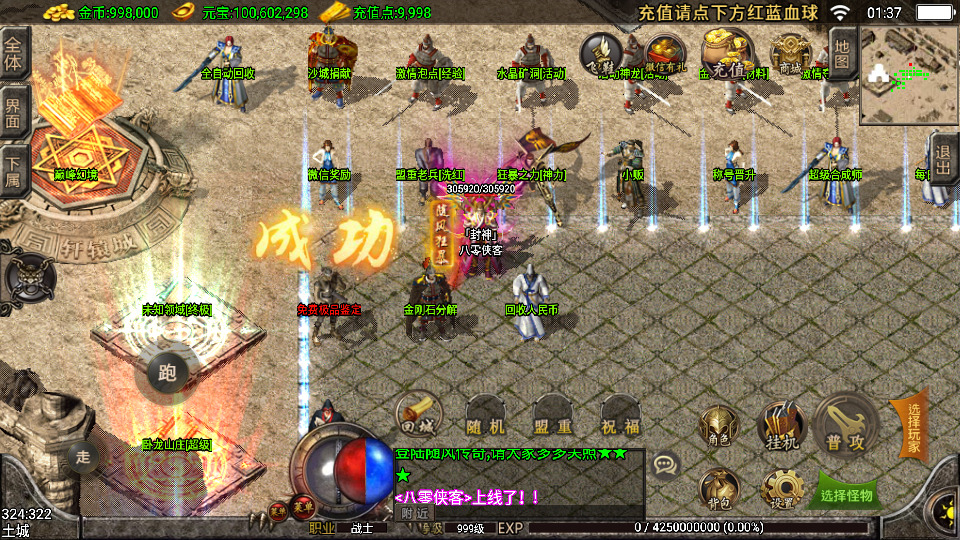Image resolution: width=960 pixels, height=540 pixels.
Task: Open the 商城 shop
Action: 791,55
